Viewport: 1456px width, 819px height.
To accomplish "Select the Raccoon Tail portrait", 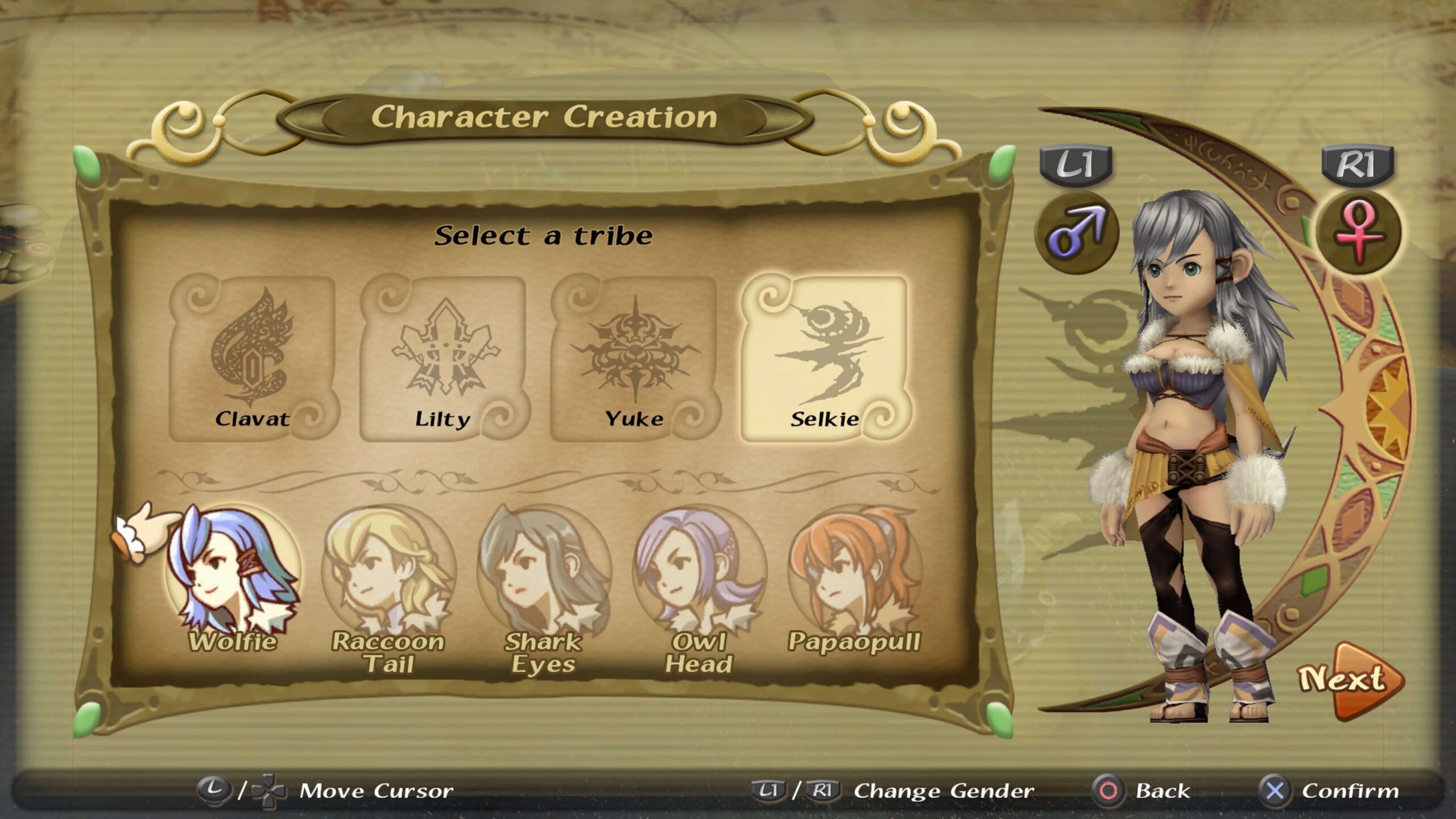I will [388, 574].
